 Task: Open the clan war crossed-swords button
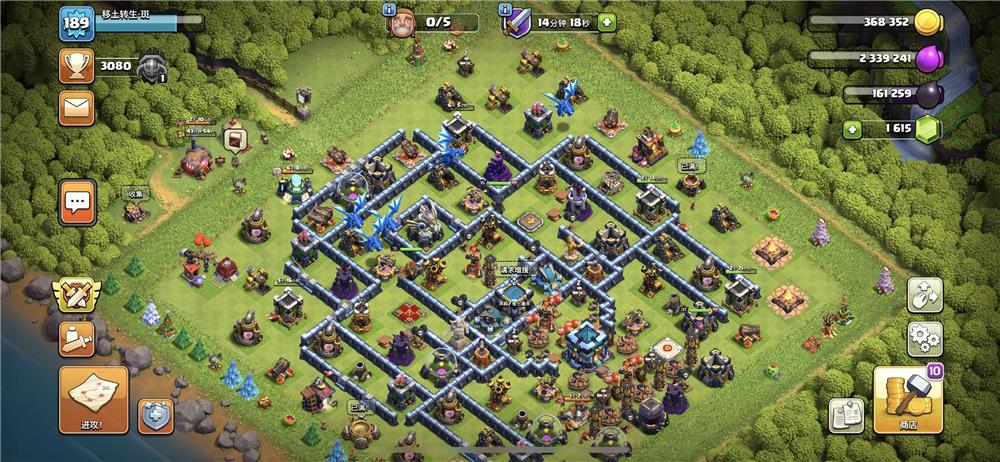click(76, 294)
